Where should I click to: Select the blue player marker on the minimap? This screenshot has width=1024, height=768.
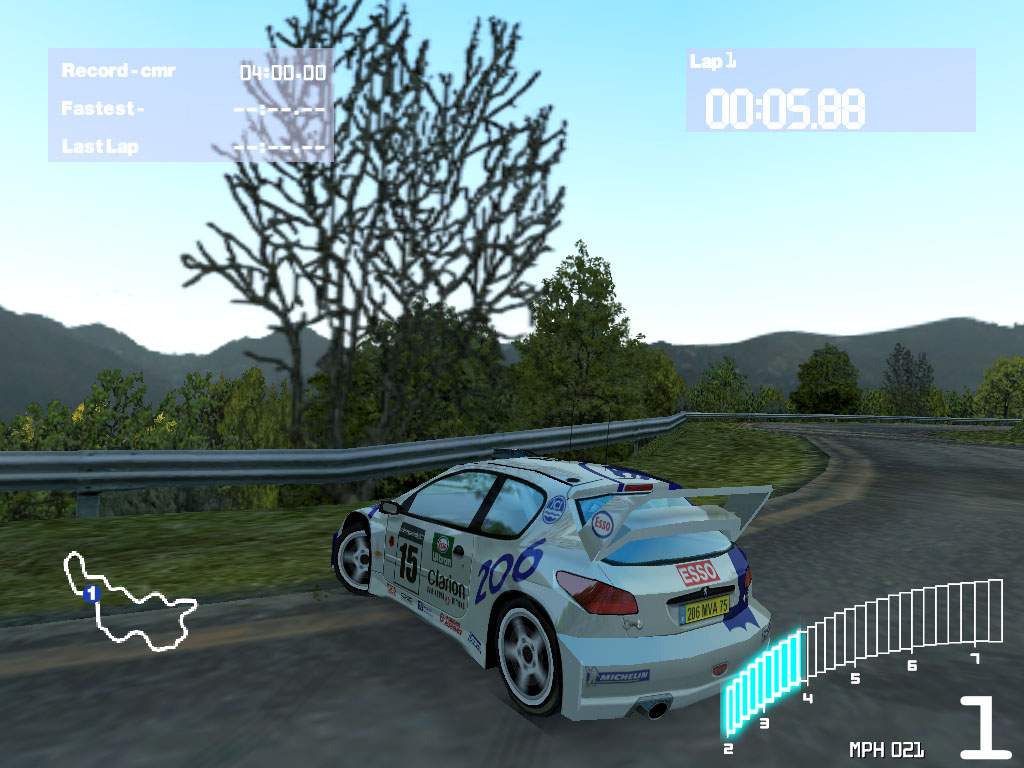click(91, 594)
